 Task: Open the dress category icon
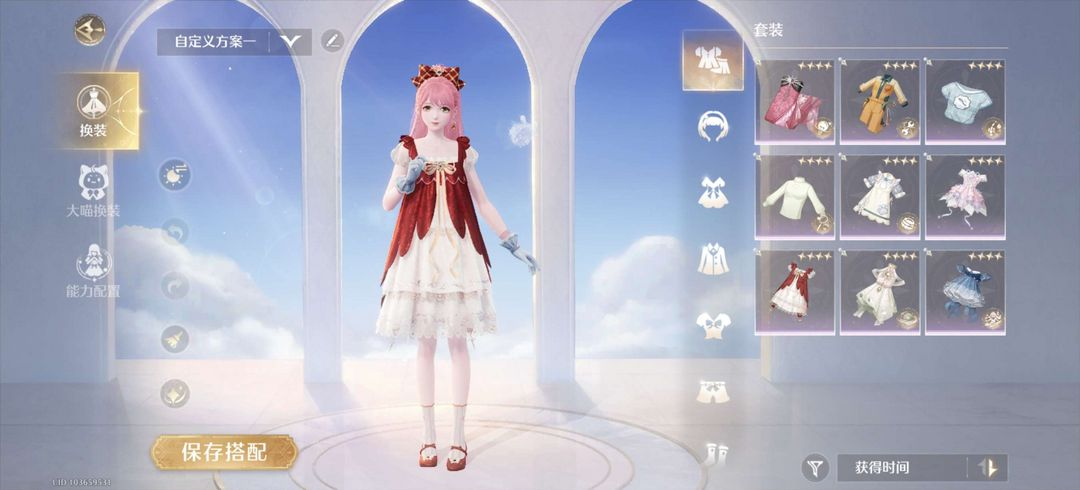[713, 191]
